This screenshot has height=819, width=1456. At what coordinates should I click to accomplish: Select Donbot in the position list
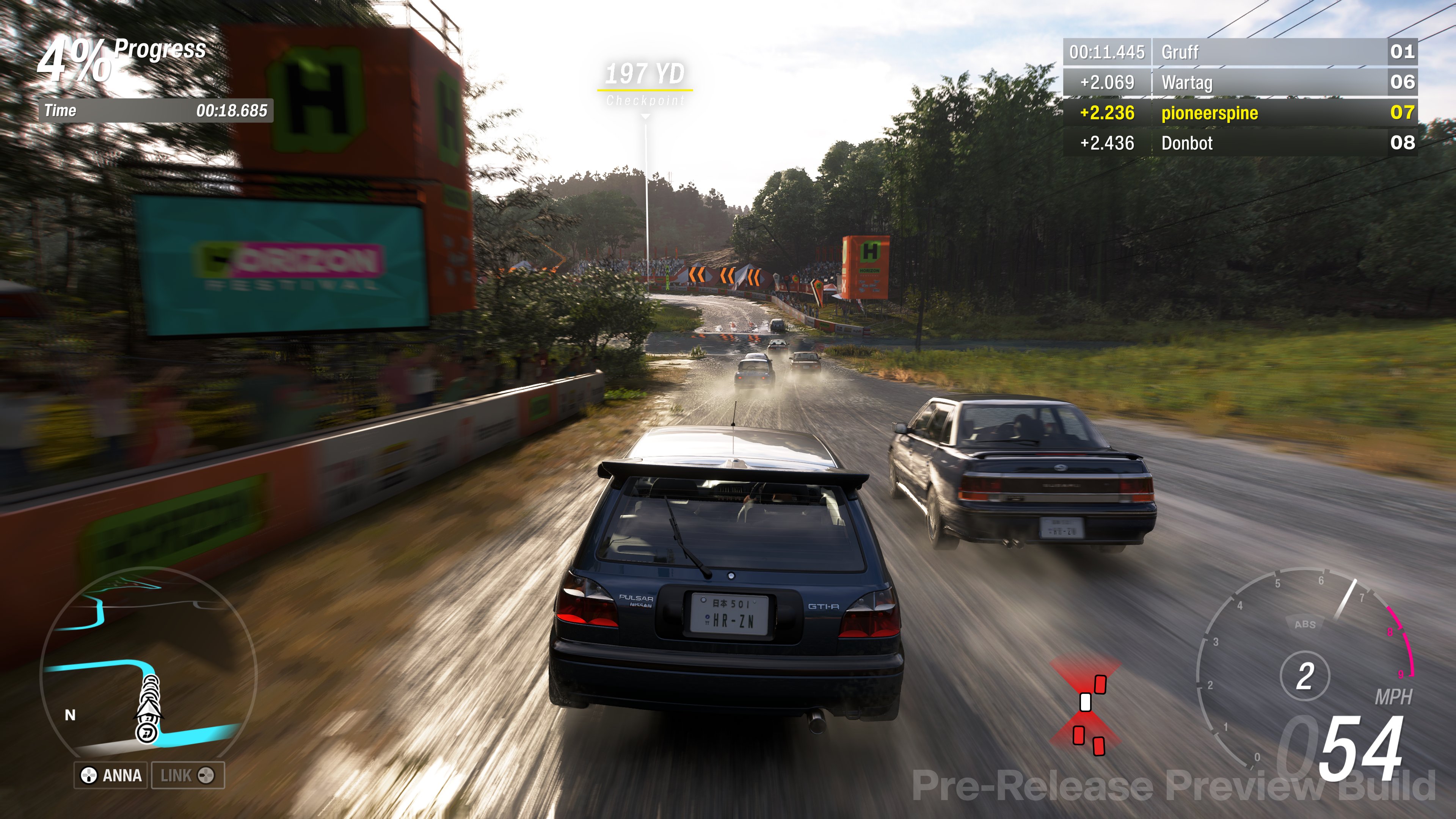pos(1239,143)
